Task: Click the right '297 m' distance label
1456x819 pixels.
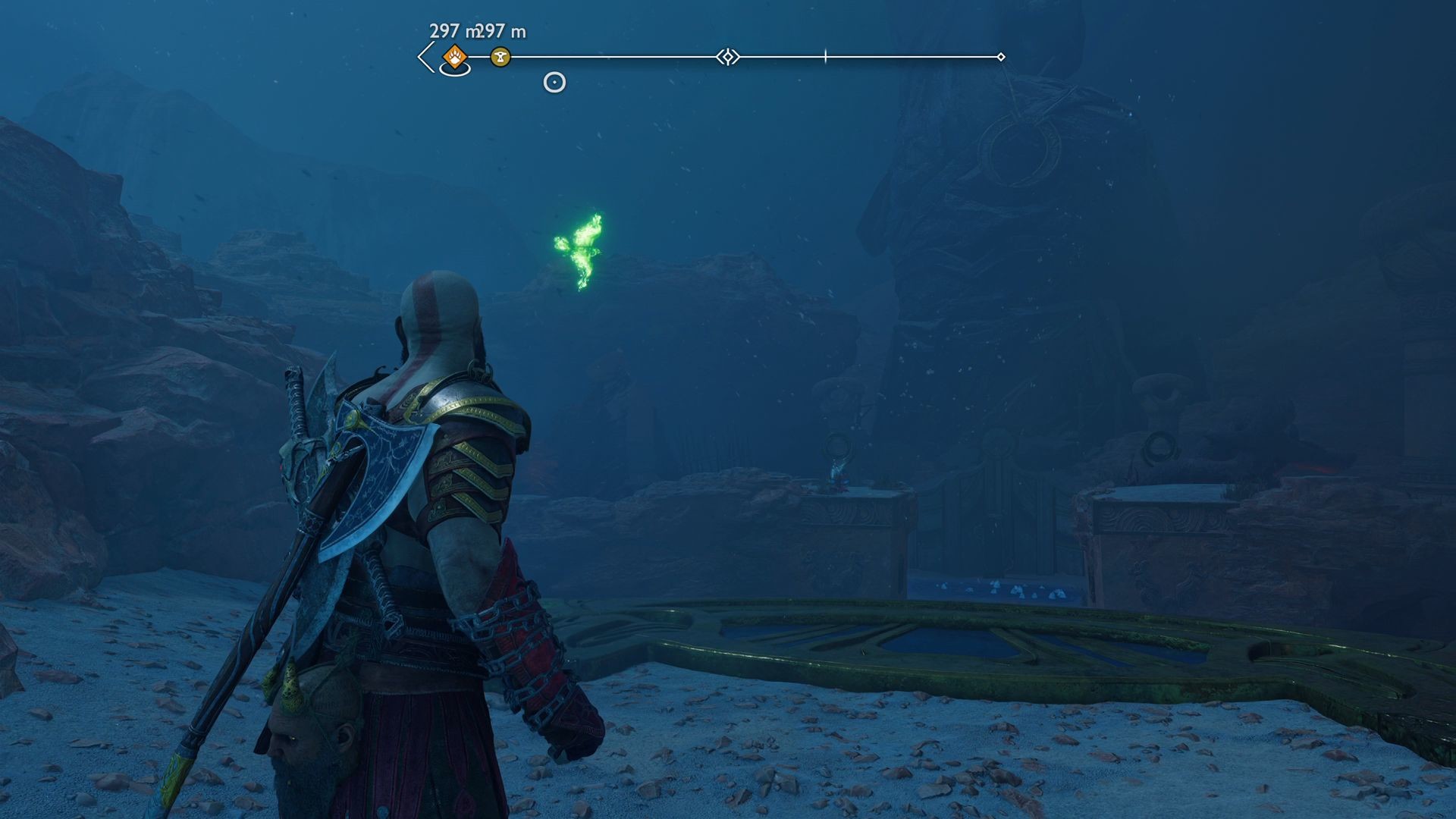Action: [502, 30]
